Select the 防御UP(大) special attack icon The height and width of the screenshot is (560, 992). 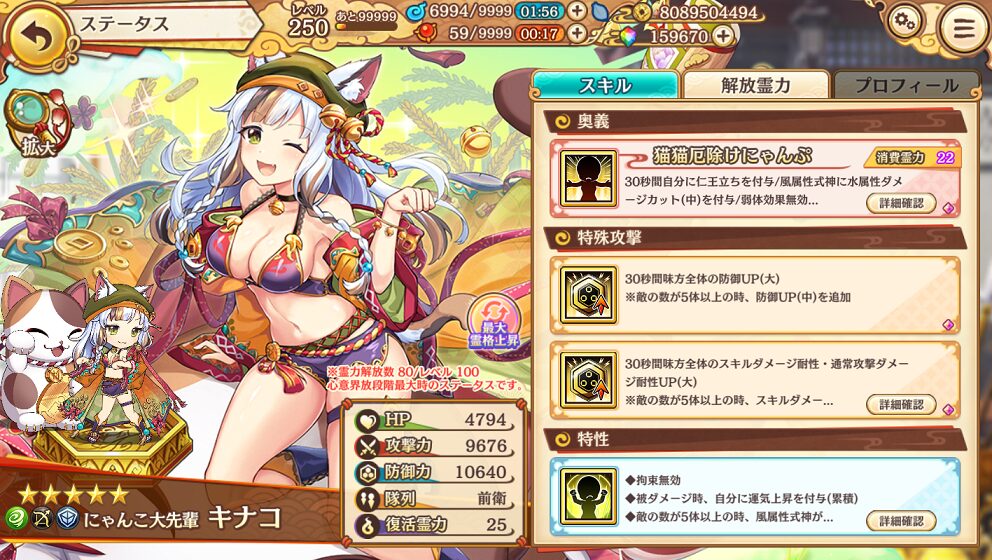(588, 295)
